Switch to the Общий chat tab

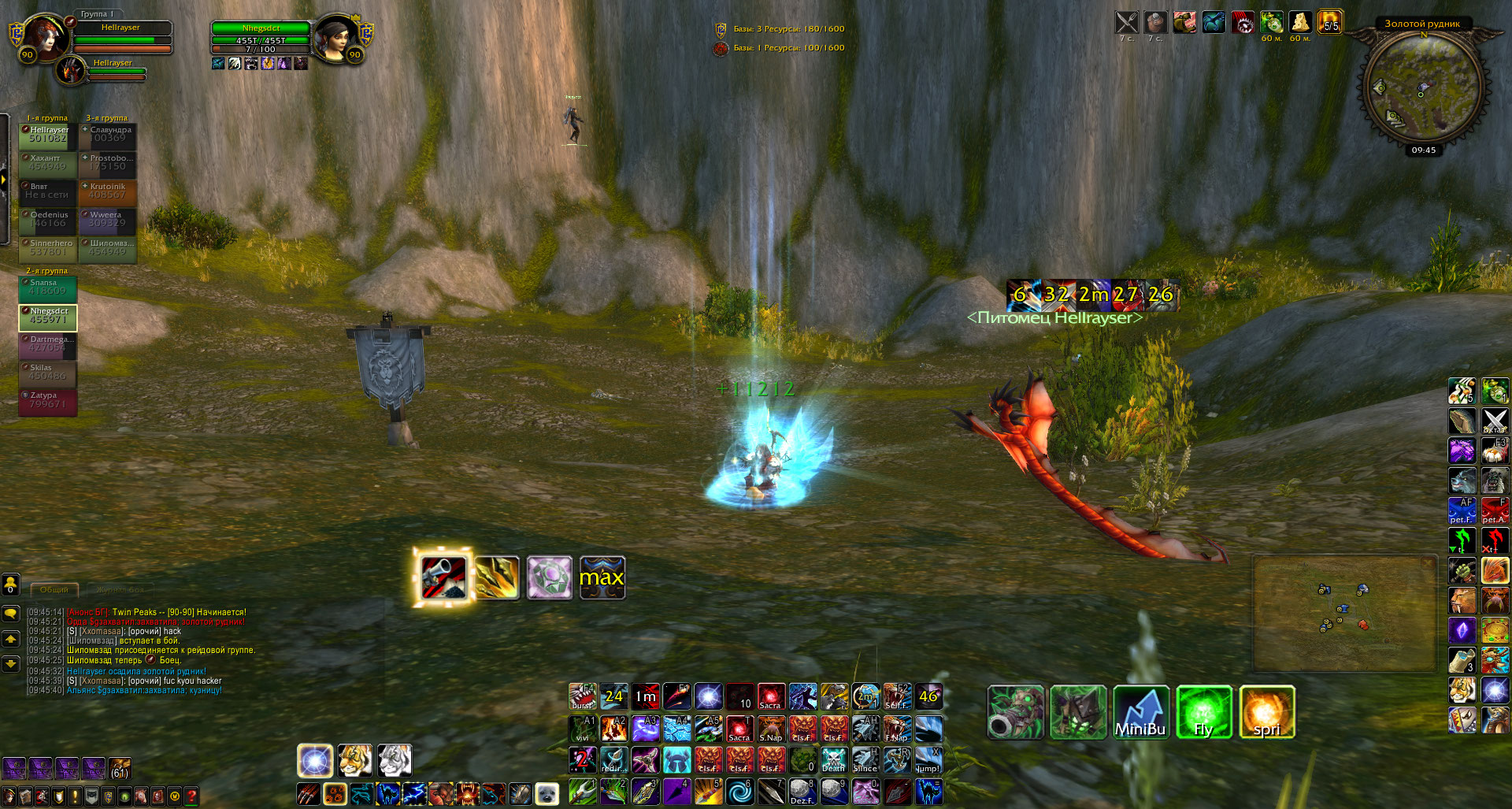pos(54,589)
